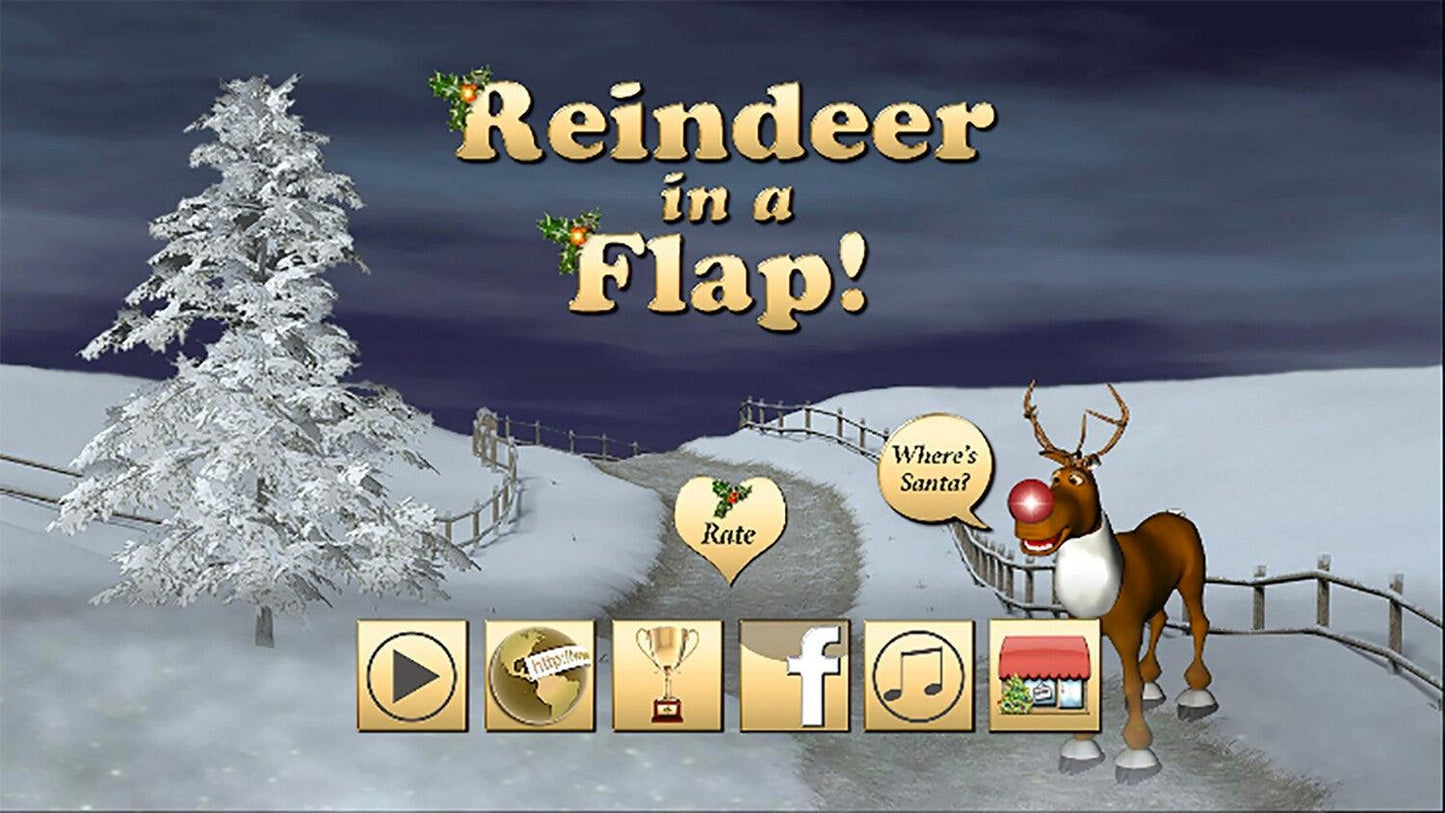The width and height of the screenshot is (1445, 813).
Task: Open the shop via the storefront icon
Action: pyautogui.click(x=1042, y=675)
